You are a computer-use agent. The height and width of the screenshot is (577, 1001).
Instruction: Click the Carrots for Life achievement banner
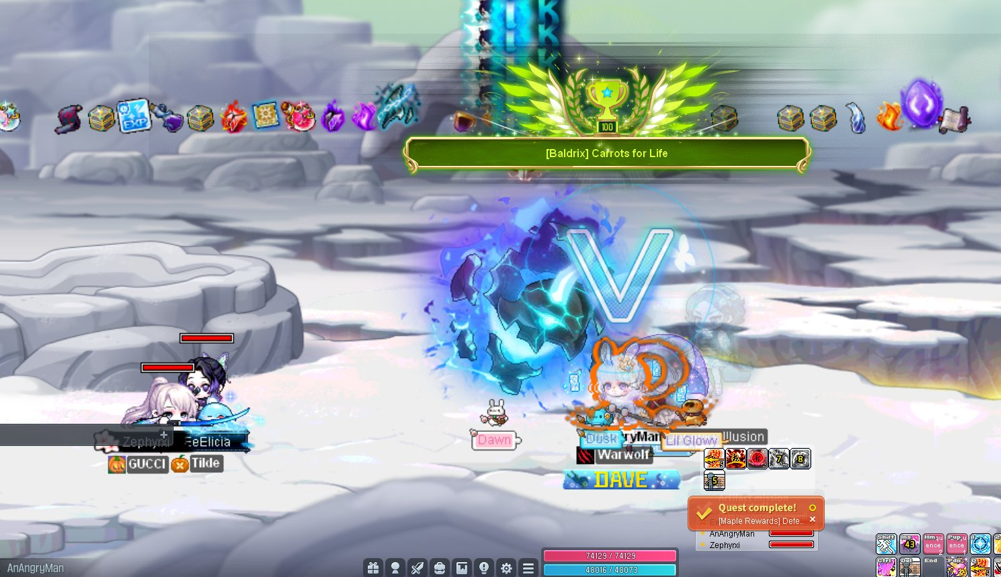tap(607, 154)
